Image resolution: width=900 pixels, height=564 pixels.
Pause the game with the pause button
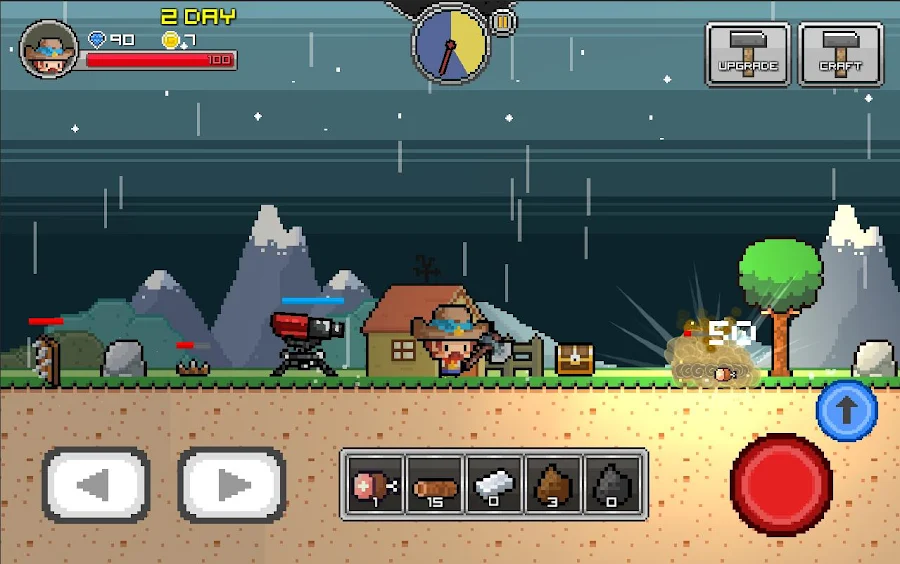click(x=504, y=22)
